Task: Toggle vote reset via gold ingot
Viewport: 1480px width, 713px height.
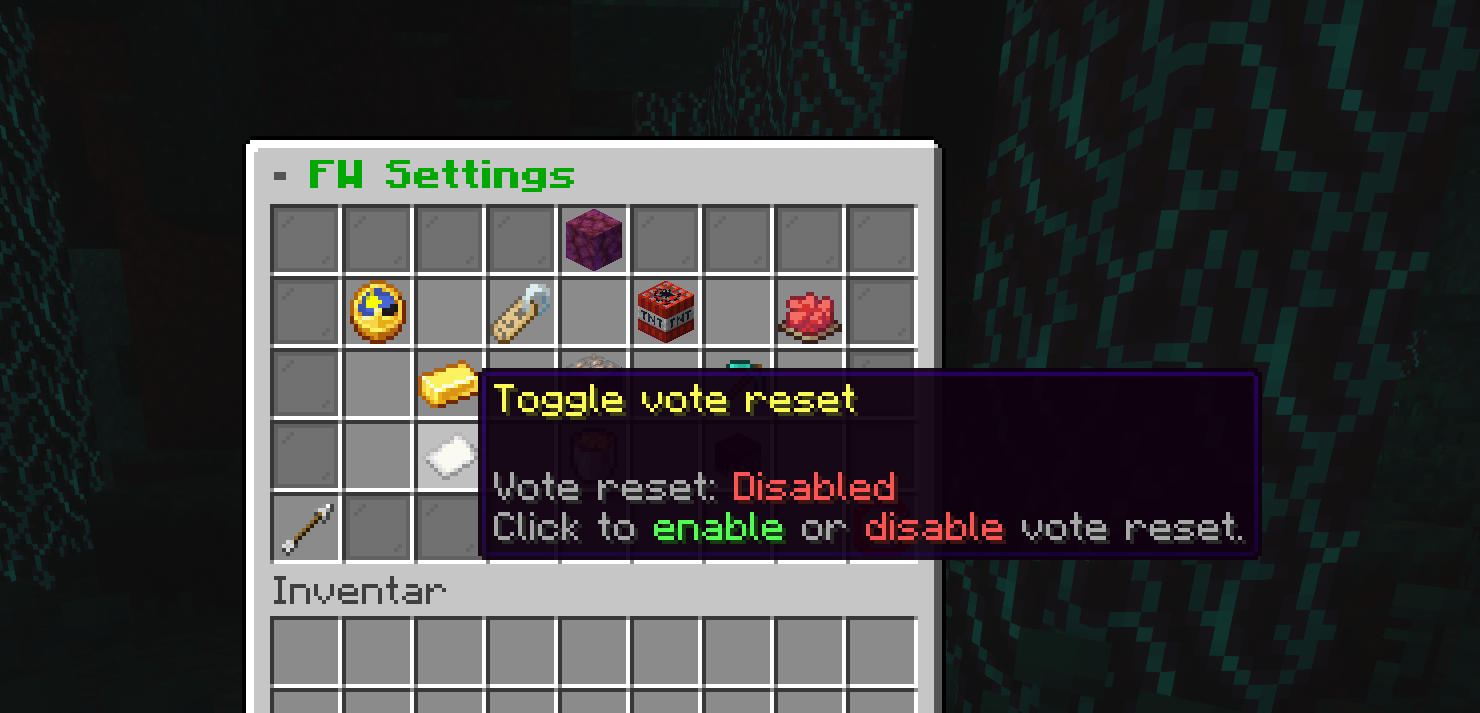Action: (x=449, y=385)
